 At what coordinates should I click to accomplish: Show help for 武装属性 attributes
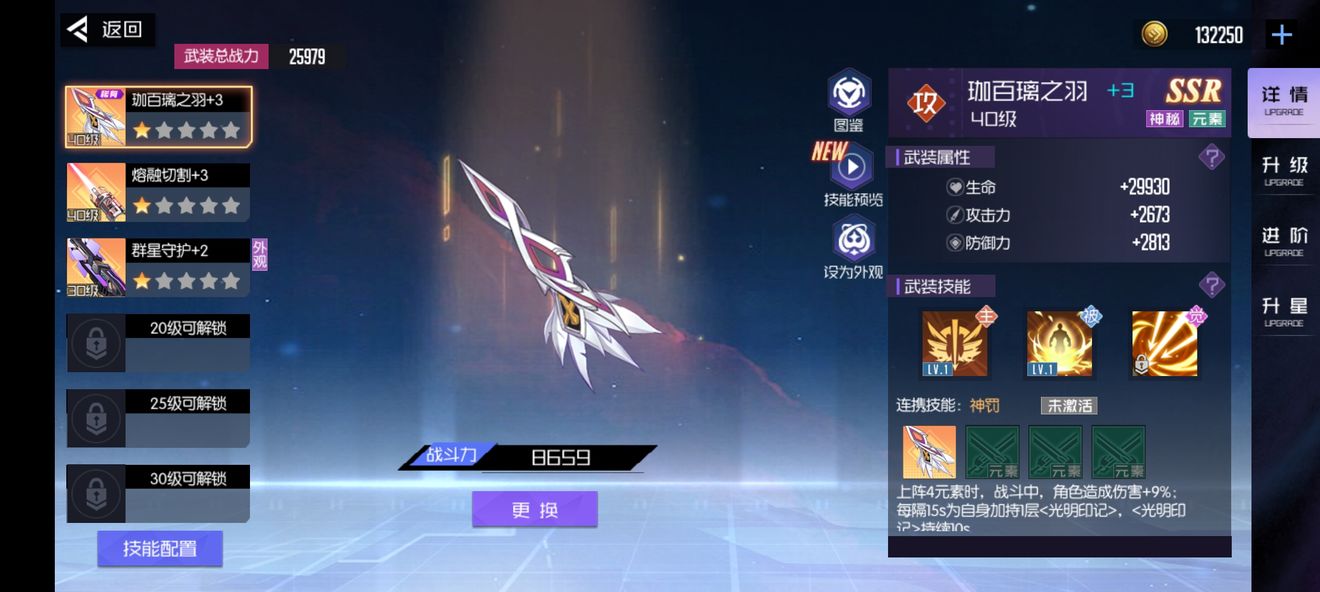pos(1212,157)
